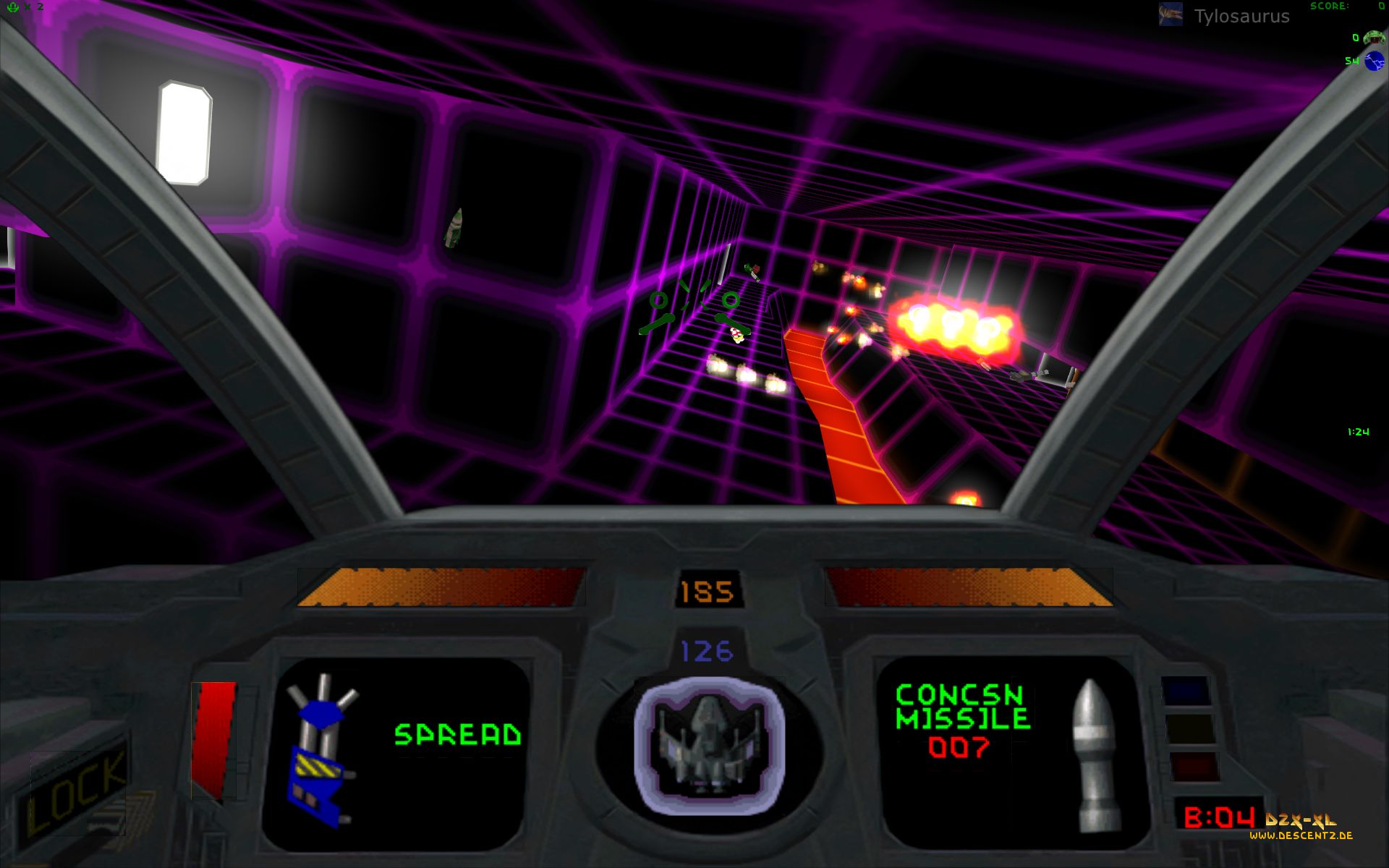Click the yellow access key indicator

tap(1189, 728)
